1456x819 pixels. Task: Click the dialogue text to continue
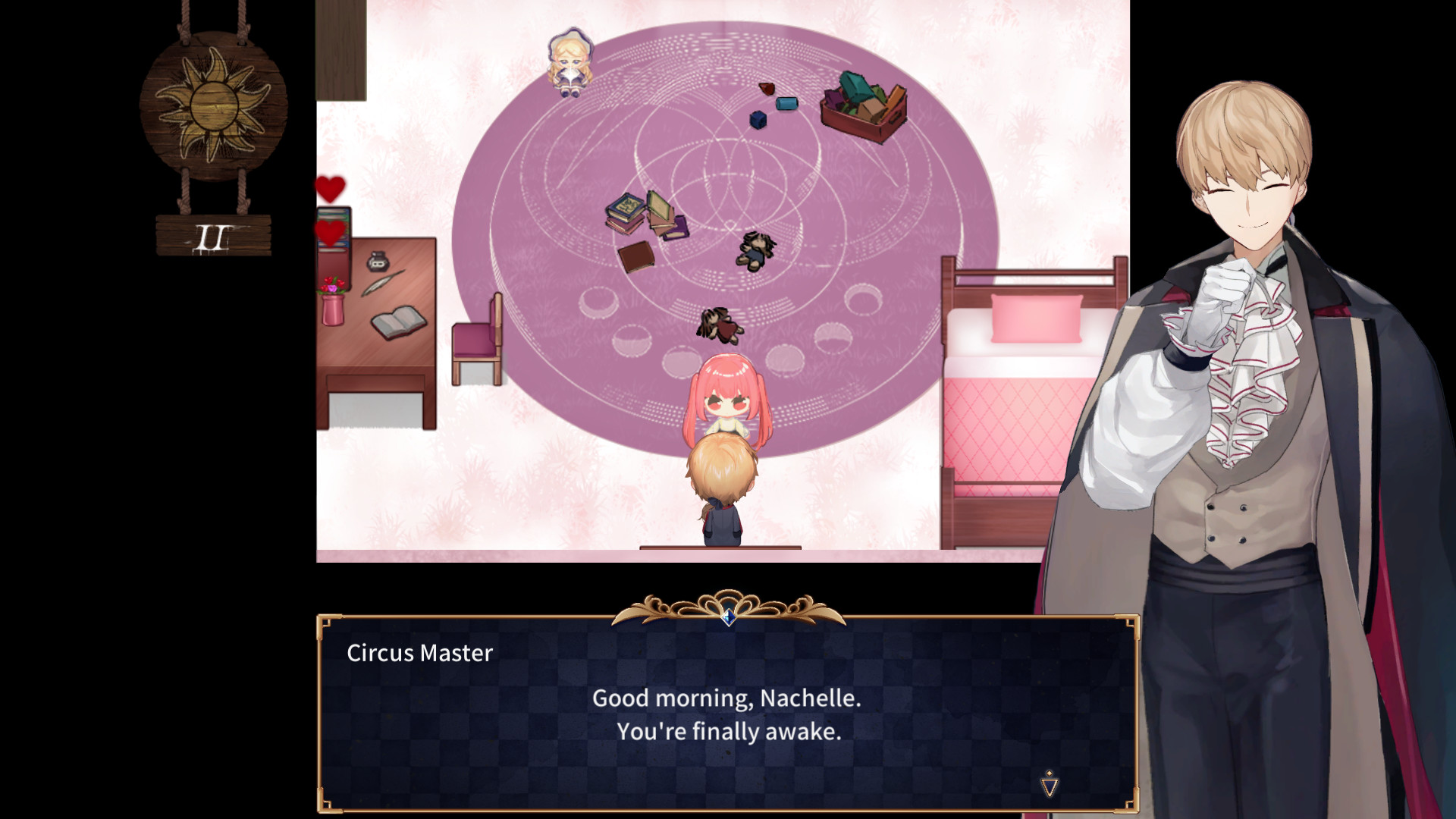pos(728,713)
